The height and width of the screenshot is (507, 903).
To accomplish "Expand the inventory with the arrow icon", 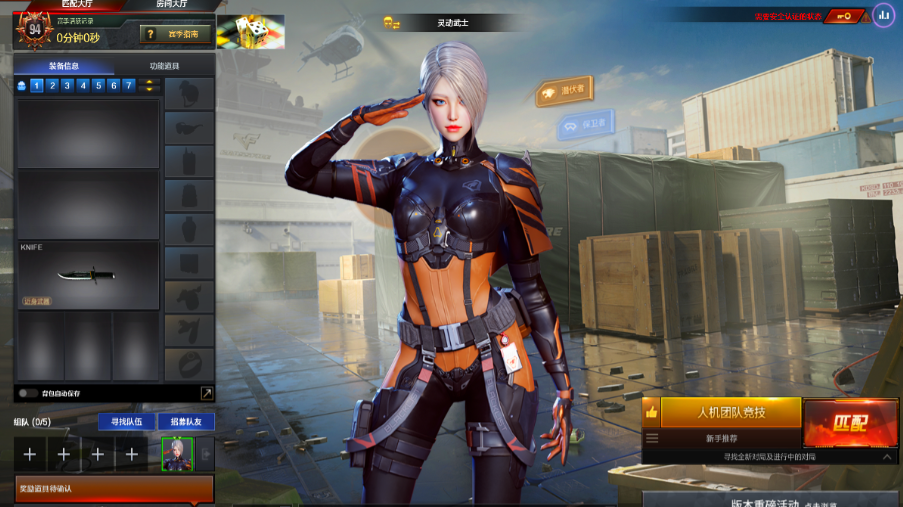I will coord(206,393).
